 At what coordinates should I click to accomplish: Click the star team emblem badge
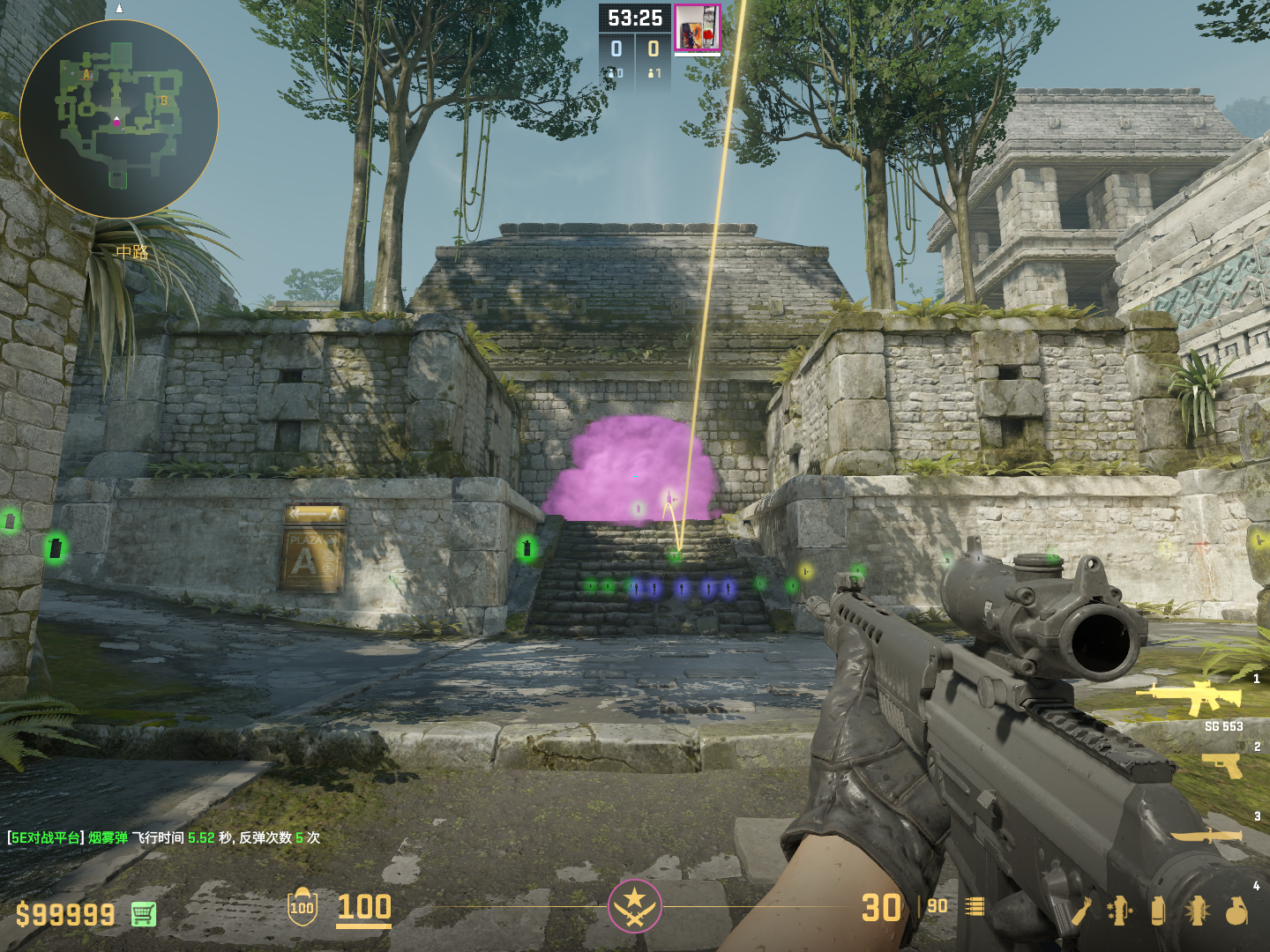coord(634,905)
